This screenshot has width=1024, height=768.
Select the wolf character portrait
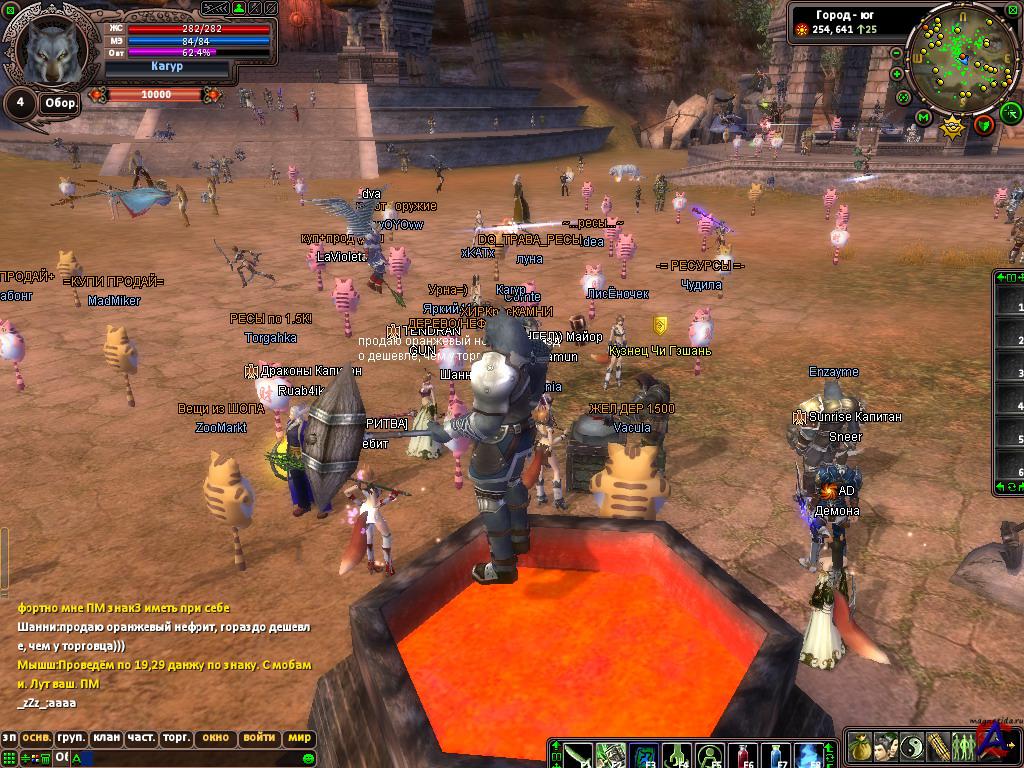tap(52, 52)
